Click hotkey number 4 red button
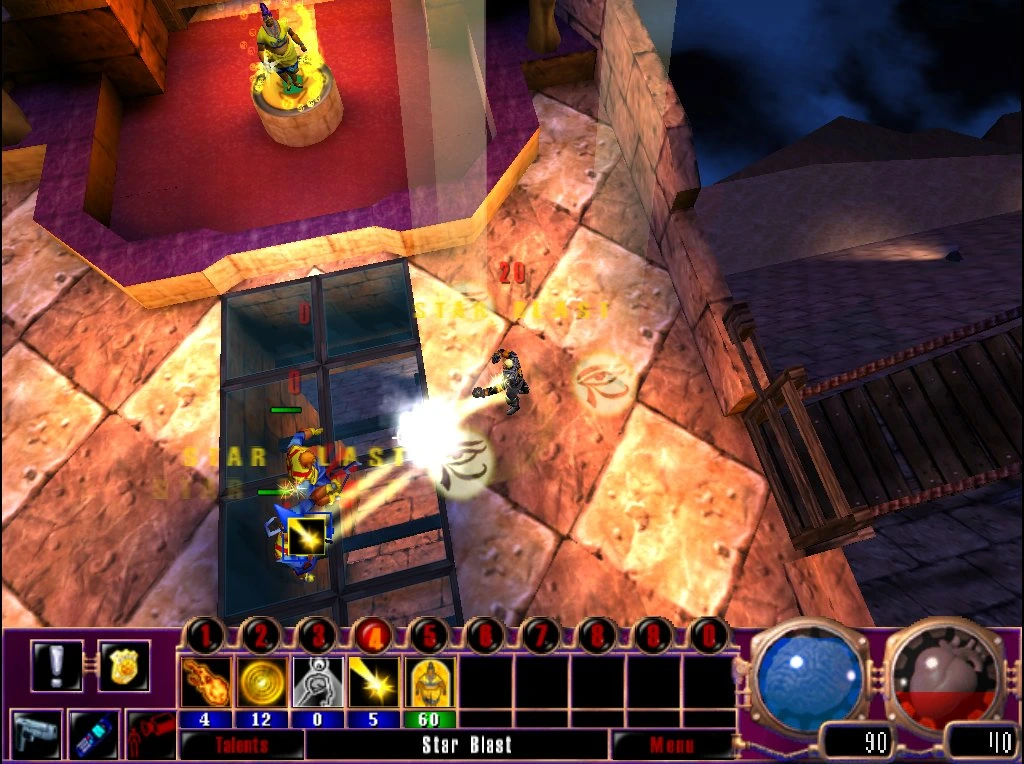This screenshot has height=764, width=1024. pos(374,634)
